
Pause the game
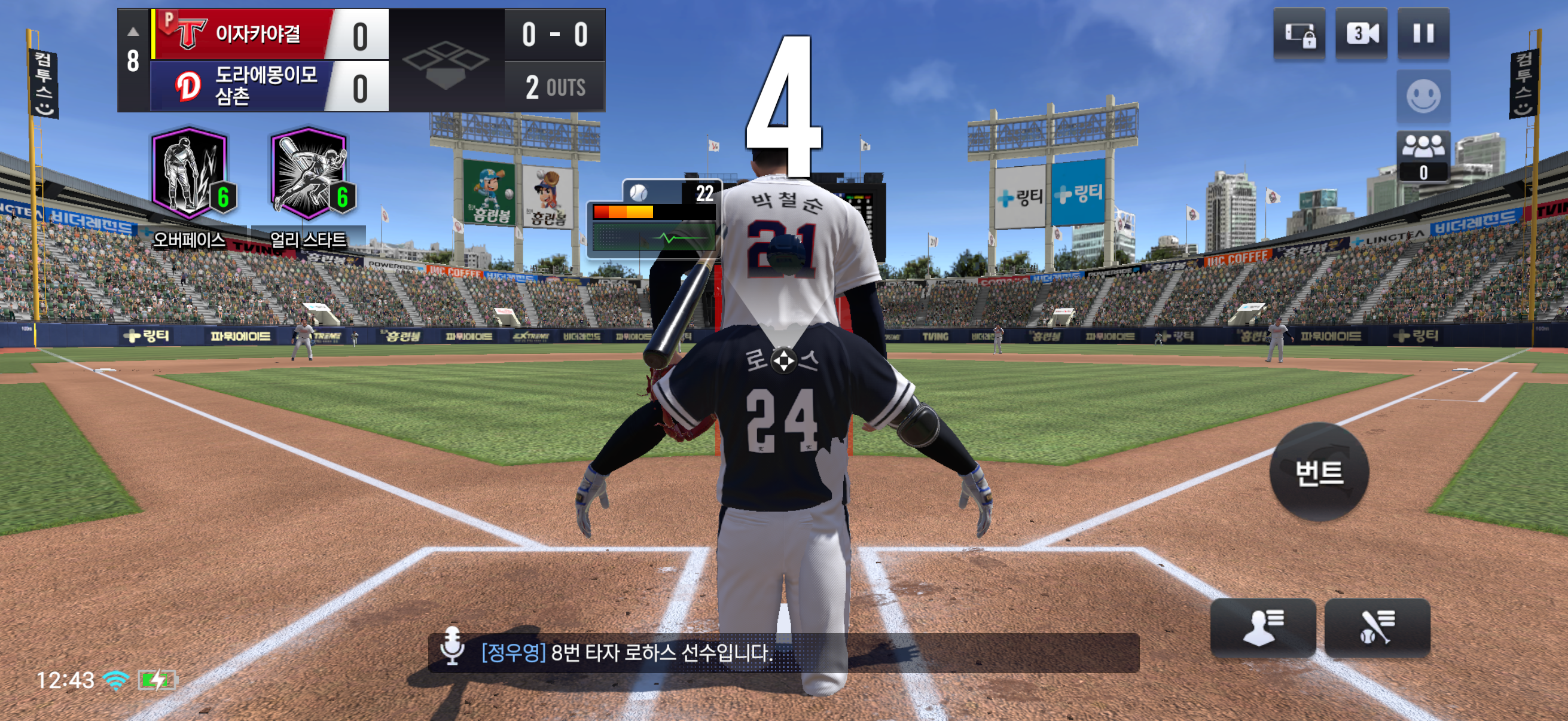(x=1423, y=33)
